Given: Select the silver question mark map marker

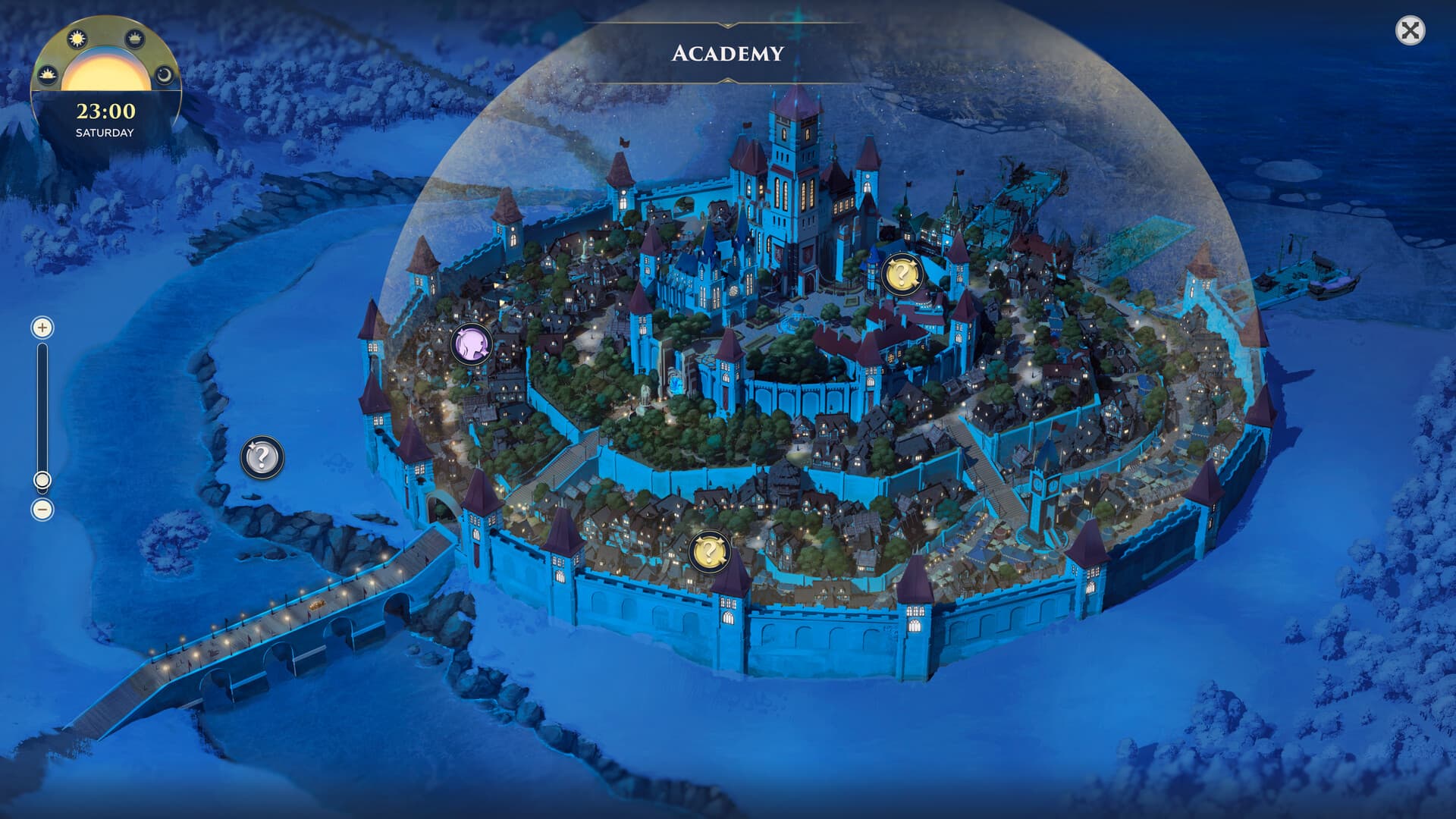Looking at the screenshot, I should 262,458.
